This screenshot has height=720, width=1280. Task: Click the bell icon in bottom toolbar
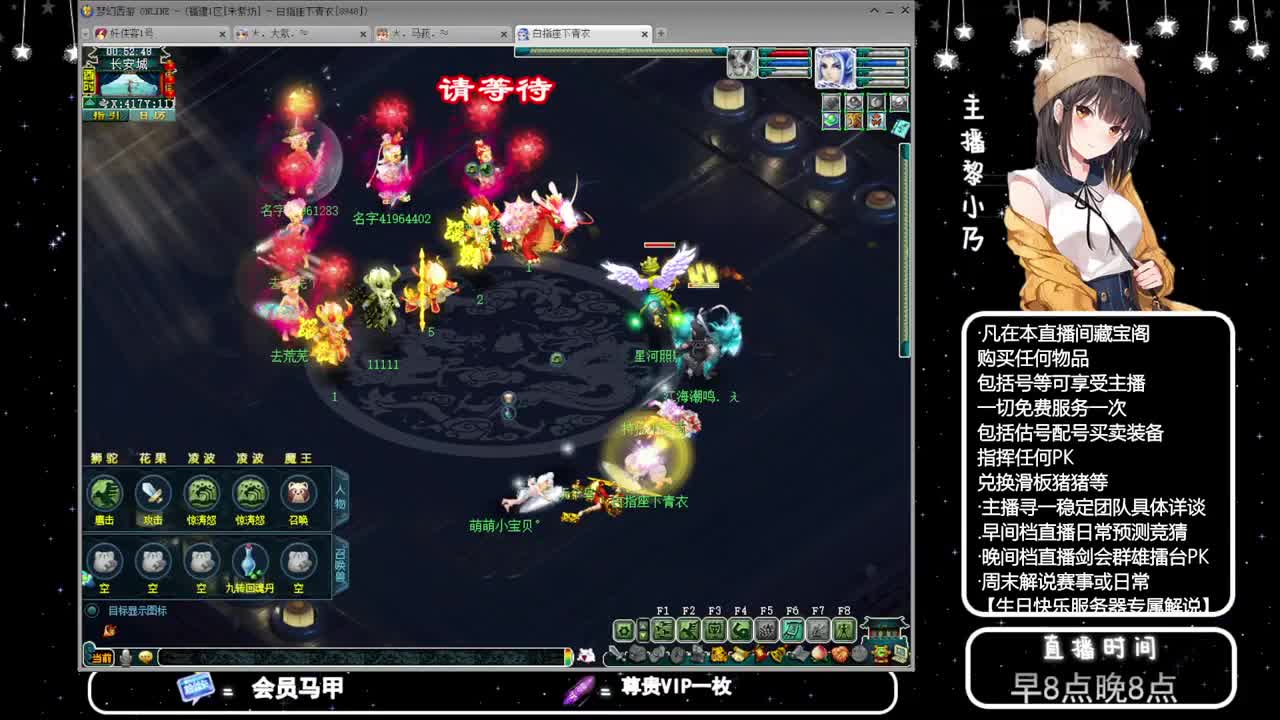tap(775, 653)
